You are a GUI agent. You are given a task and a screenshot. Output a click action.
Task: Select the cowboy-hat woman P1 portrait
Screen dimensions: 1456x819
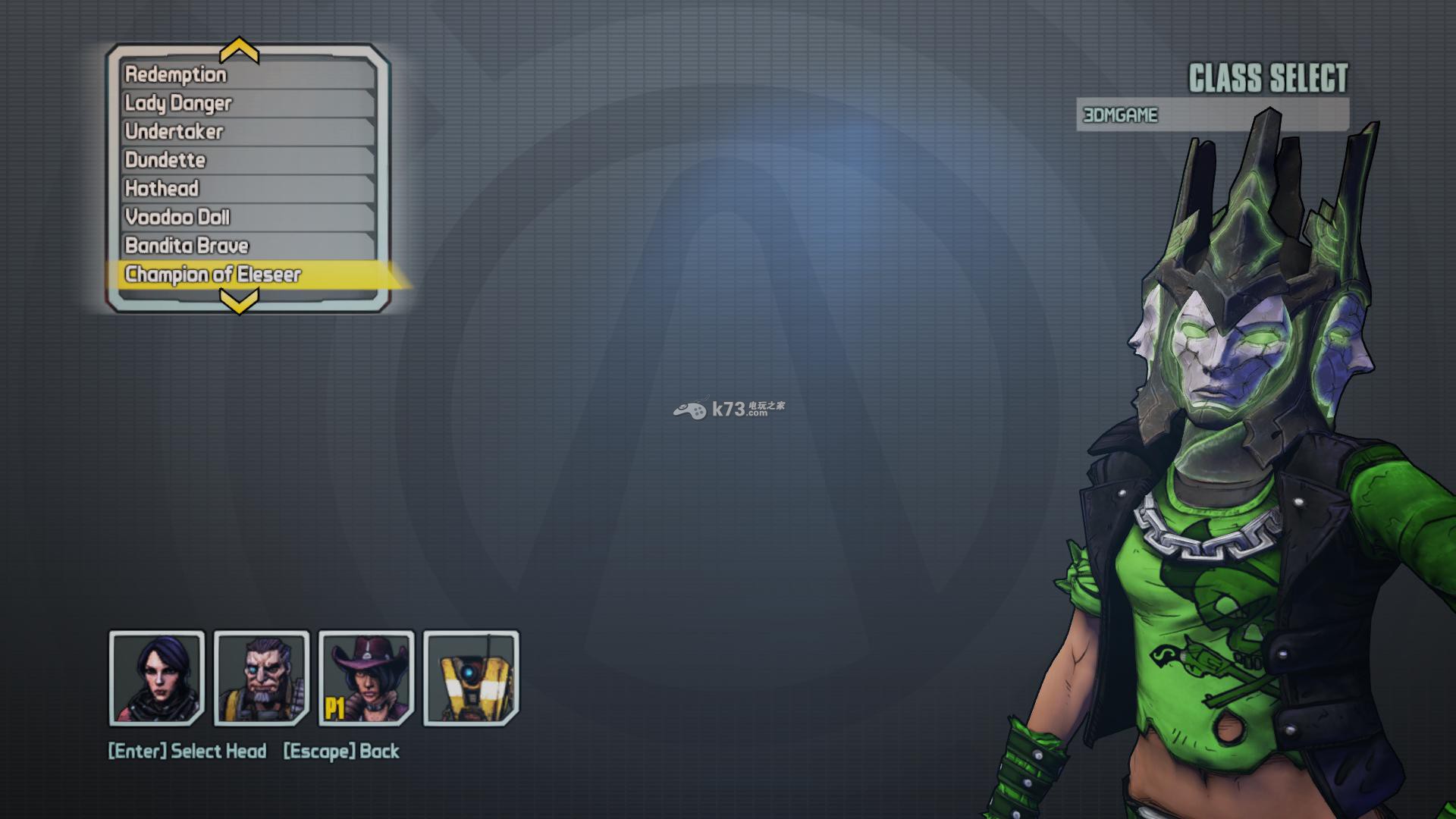(x=366, y=678)
